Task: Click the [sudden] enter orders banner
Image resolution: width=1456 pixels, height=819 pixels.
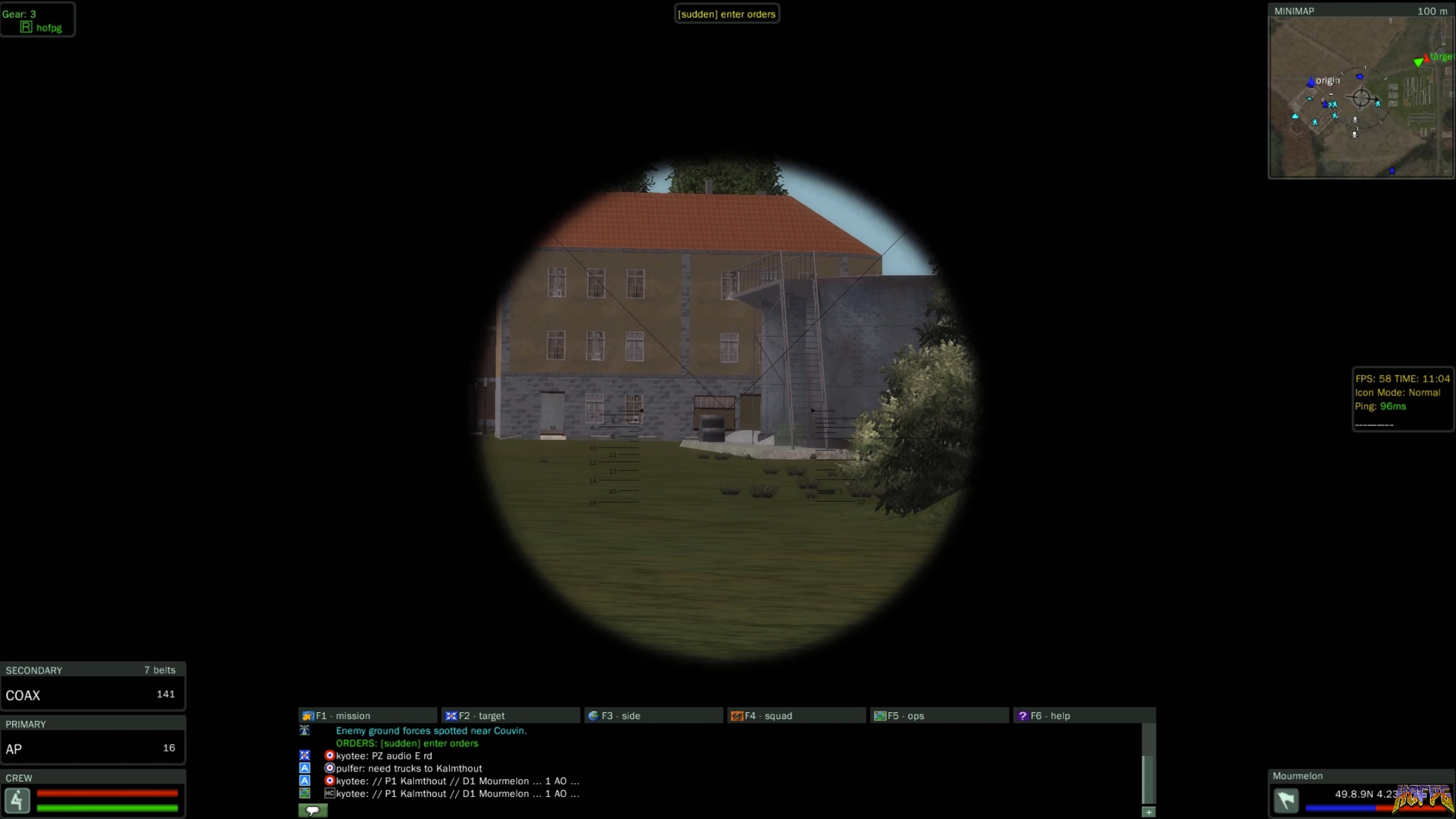Action: 726,13
